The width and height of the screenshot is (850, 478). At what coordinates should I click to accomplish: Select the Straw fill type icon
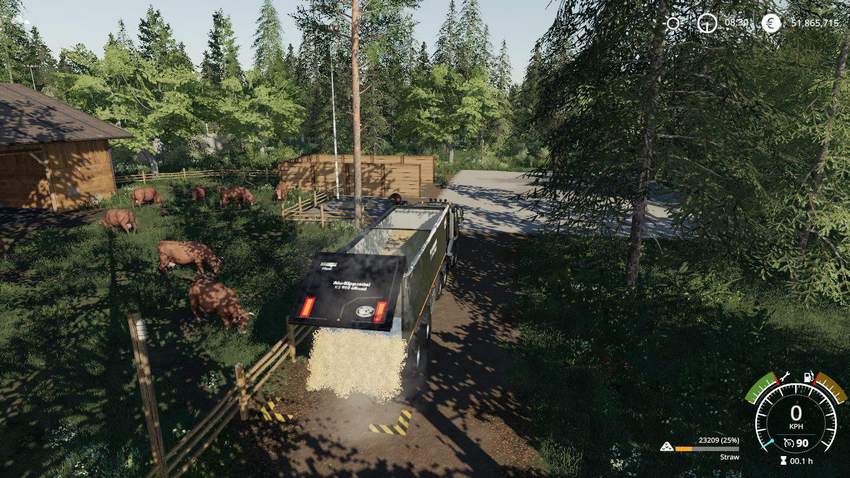(x=667, y=447)
